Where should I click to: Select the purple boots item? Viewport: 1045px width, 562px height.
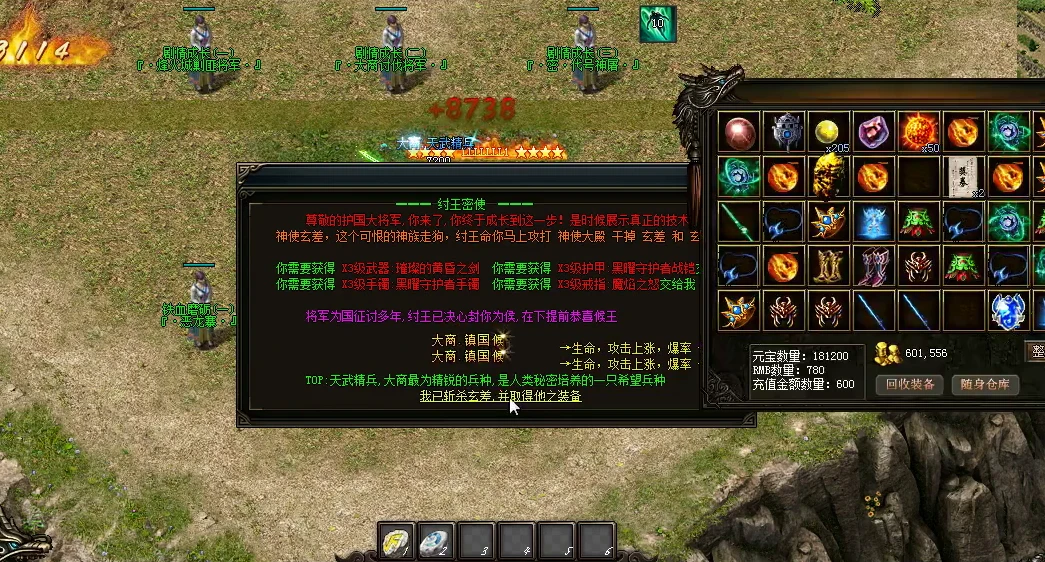point(875,266)
